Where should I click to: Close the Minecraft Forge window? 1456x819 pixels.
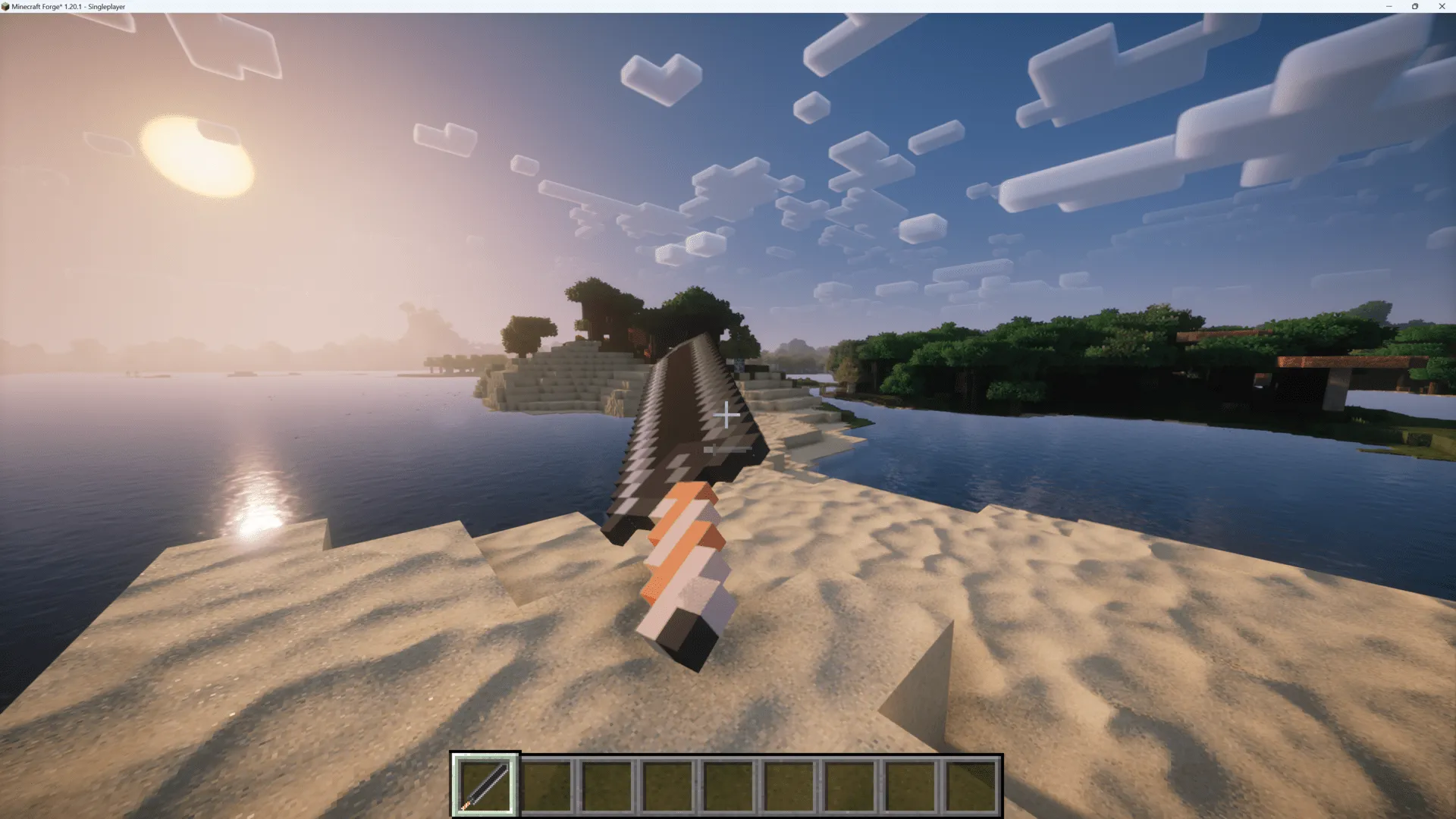[x=1442, y=6]
